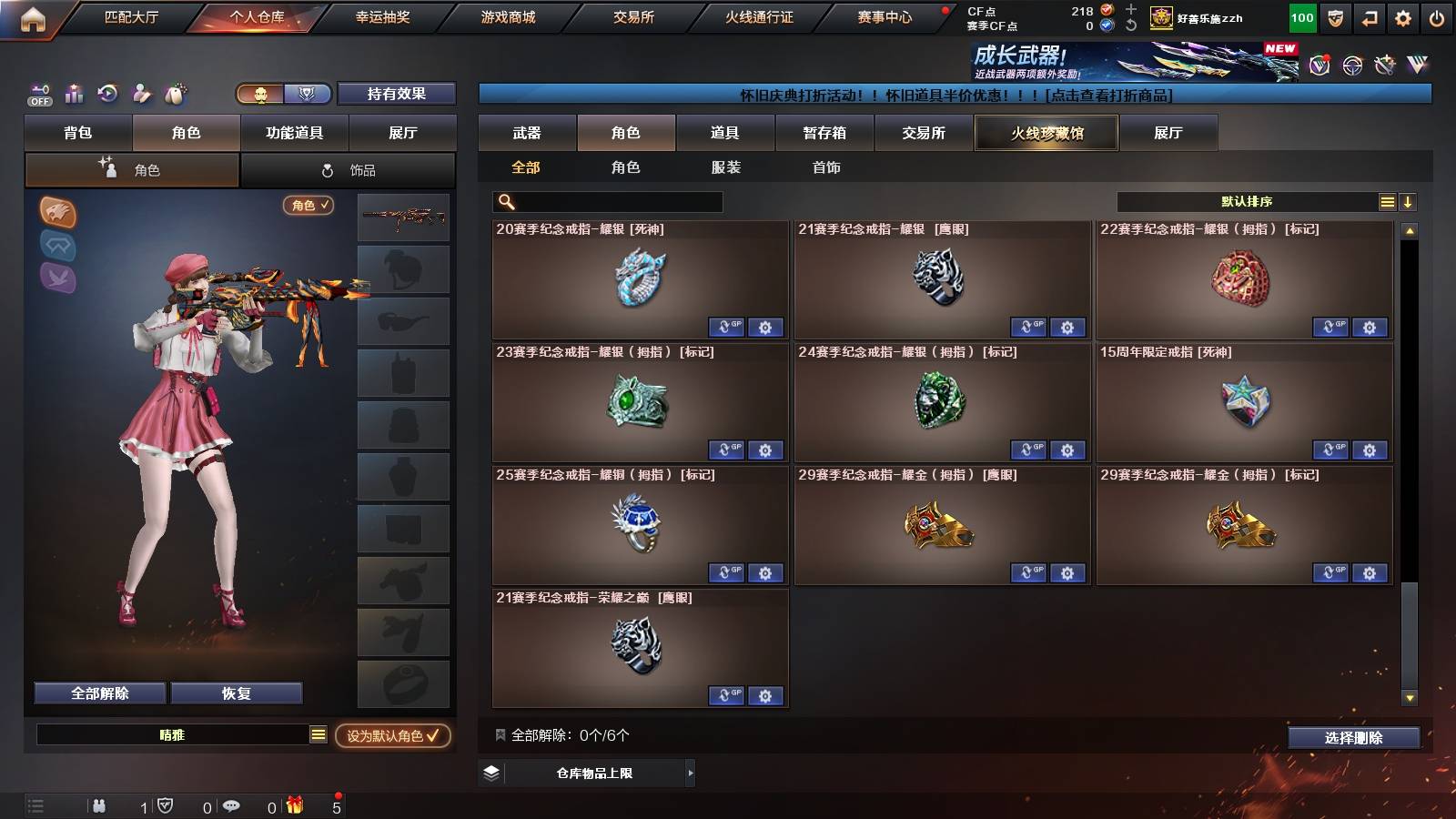Image resolution: width=1456 pixels, height=819 pixels.
Task: Click the chat message bubble icon at bottom
Action: pos(231,805)
